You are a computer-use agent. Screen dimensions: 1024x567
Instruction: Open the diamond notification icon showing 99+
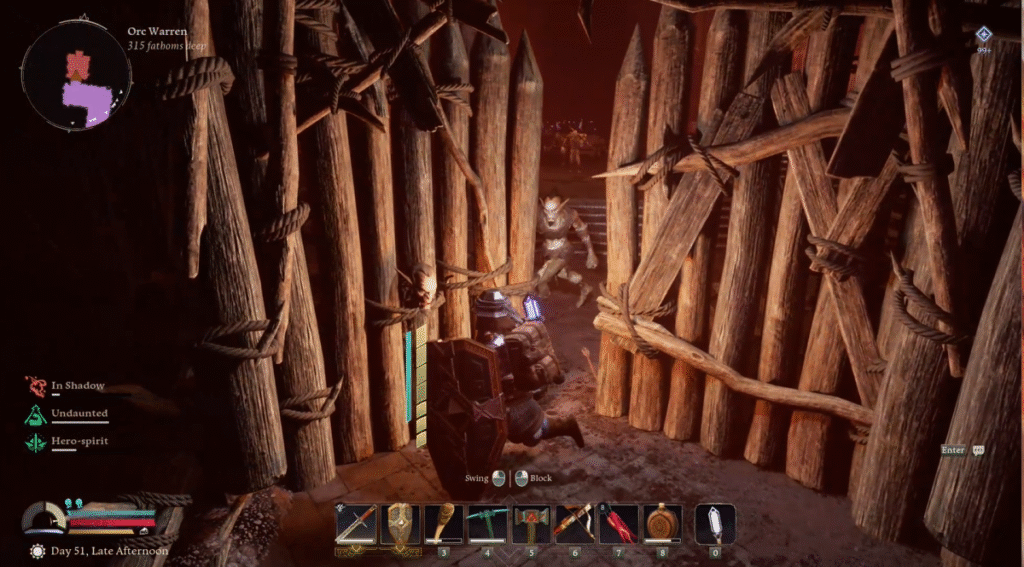coord(984,34)
